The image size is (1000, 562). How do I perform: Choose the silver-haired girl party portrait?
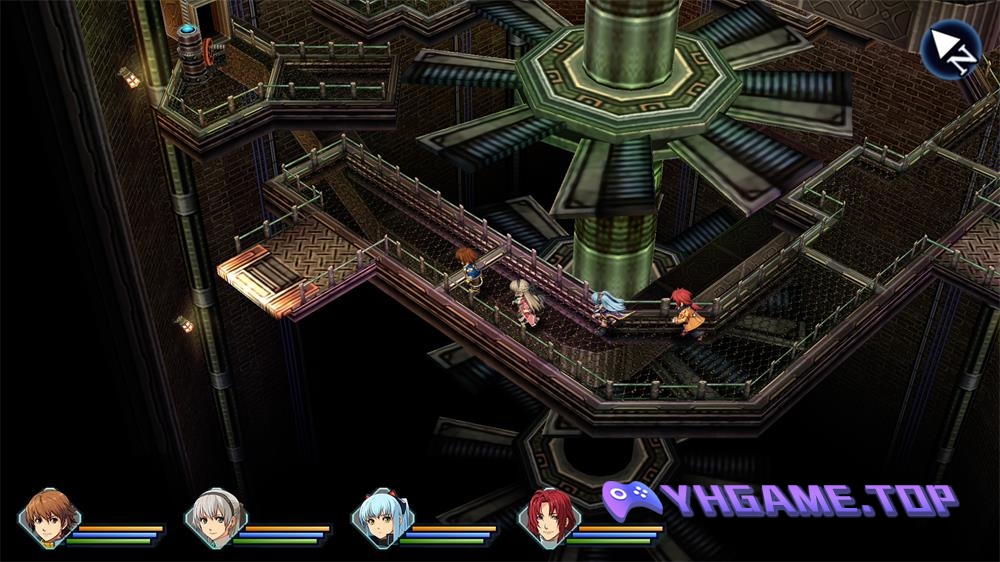point(213,516)
